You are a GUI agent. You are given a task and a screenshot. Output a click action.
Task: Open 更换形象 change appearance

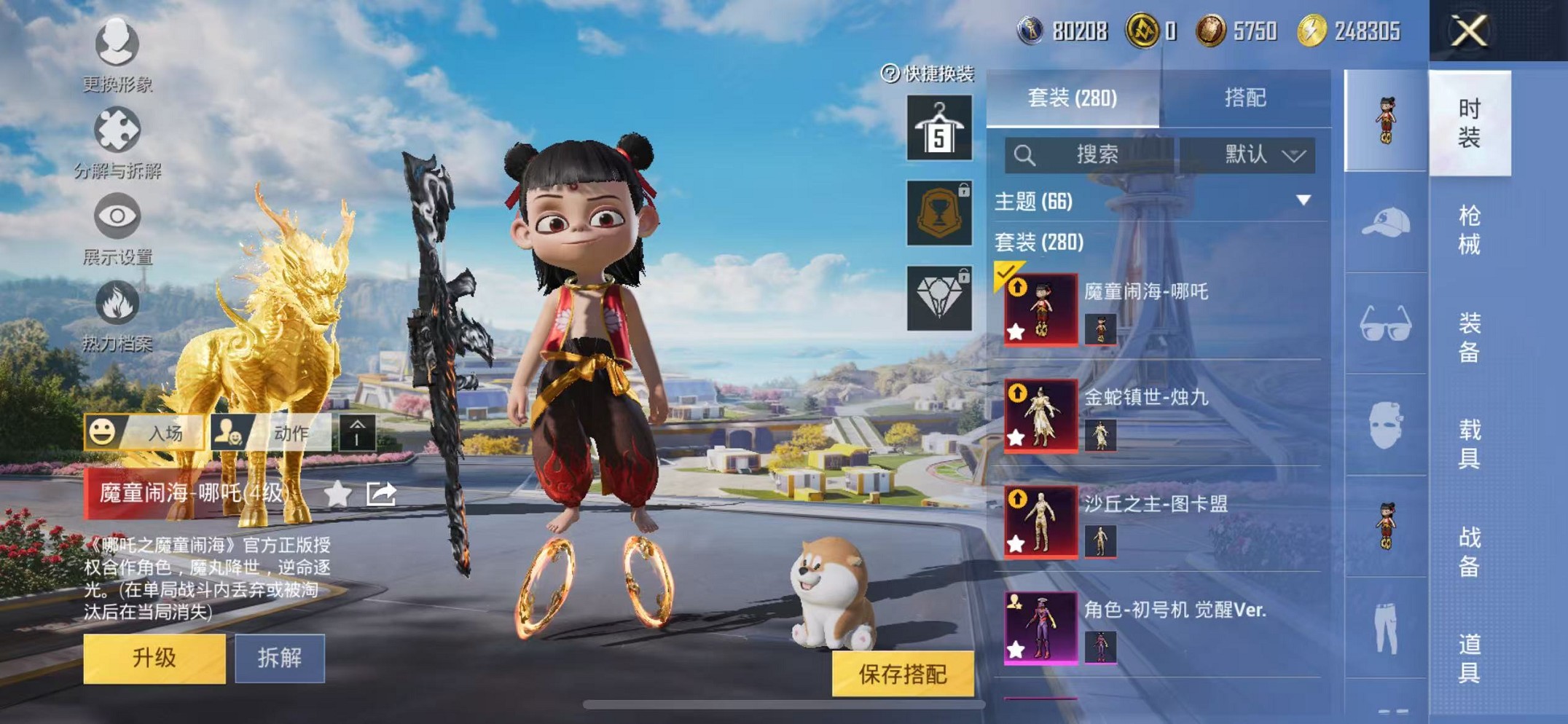[117, 55]
